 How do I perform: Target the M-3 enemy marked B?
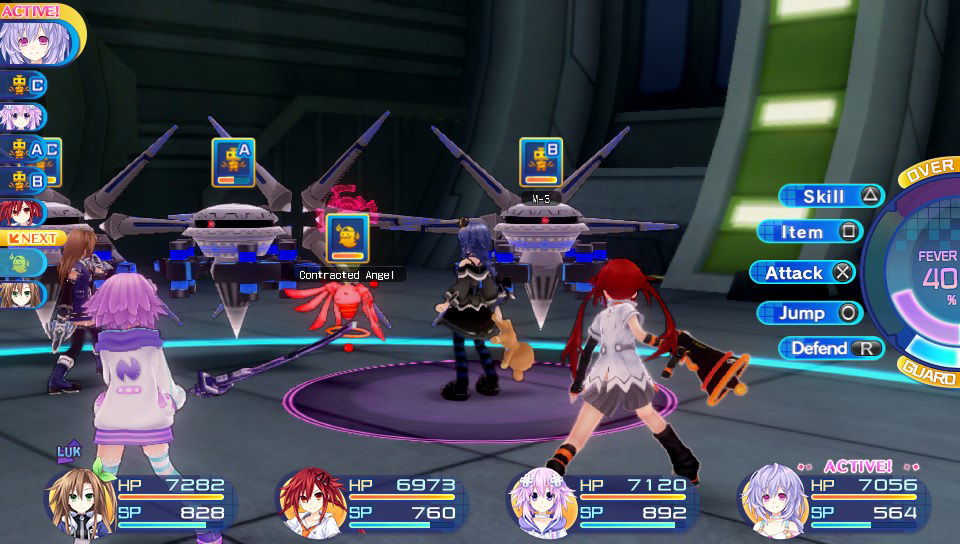point(540,161)
